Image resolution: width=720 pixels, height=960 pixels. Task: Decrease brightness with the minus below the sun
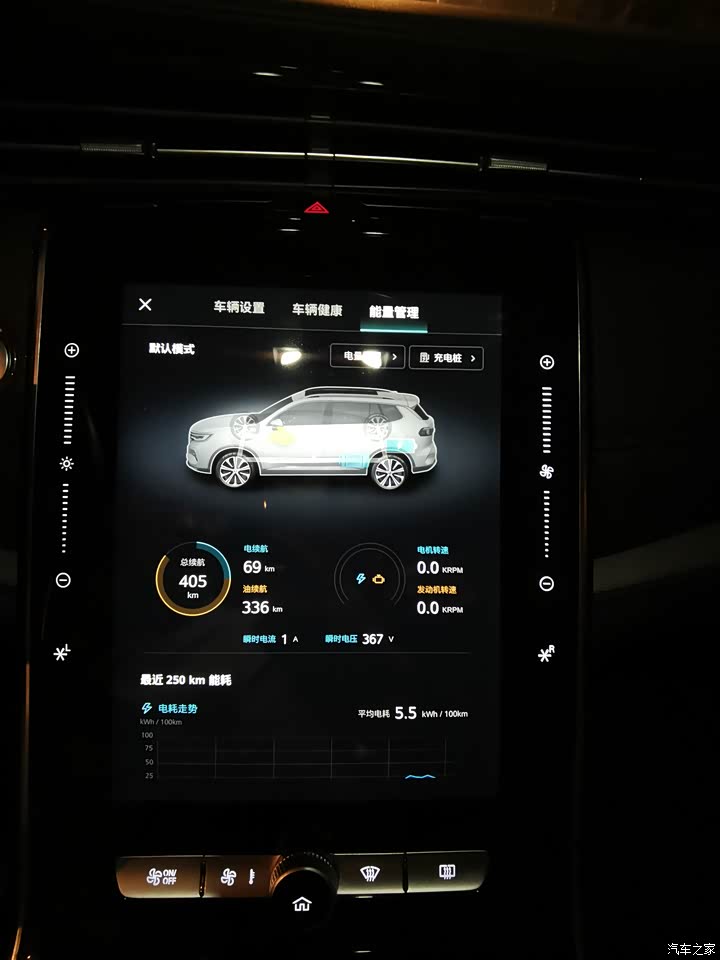[64, 580]
